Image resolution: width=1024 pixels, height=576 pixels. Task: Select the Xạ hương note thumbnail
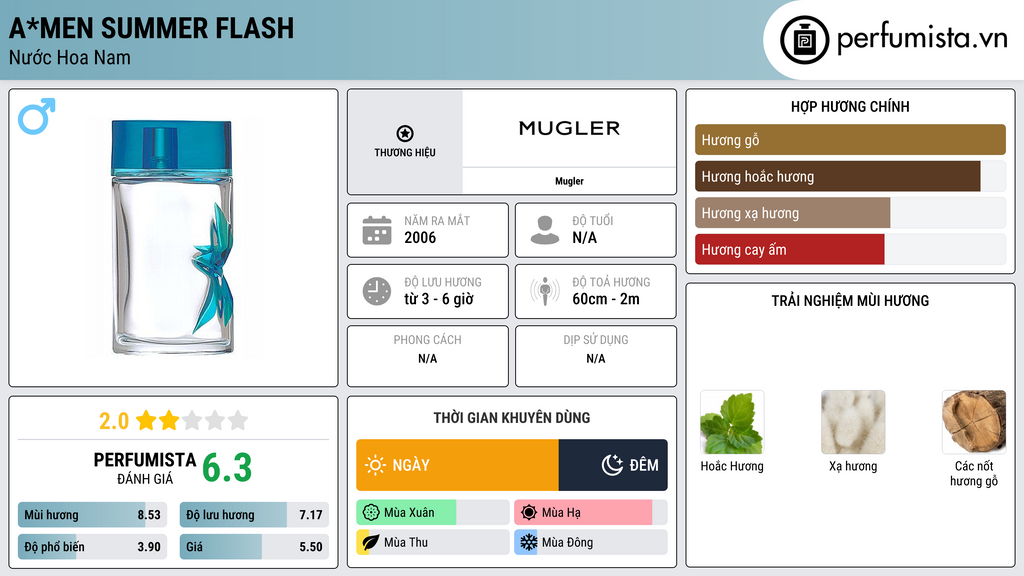tap(853, 423)
